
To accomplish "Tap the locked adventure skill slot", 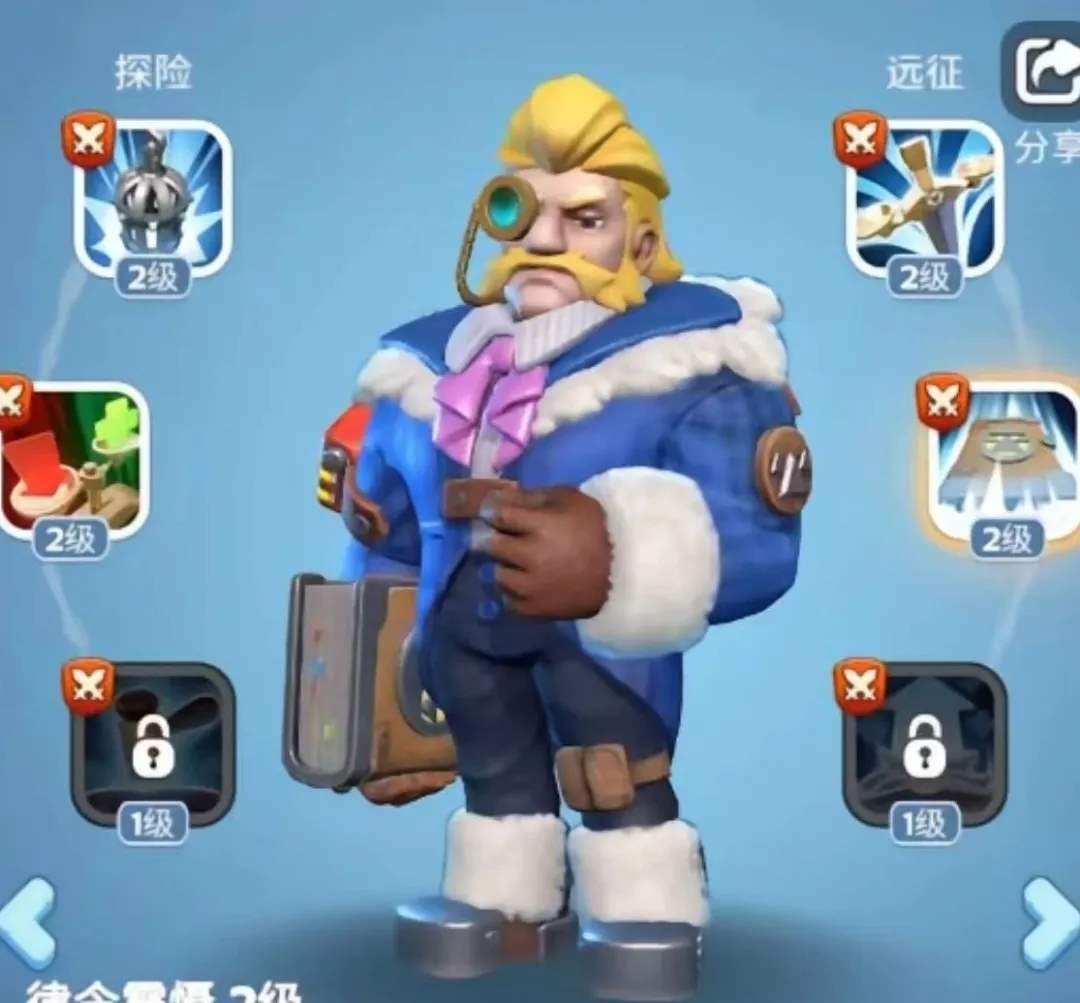I will click(153, 743).
